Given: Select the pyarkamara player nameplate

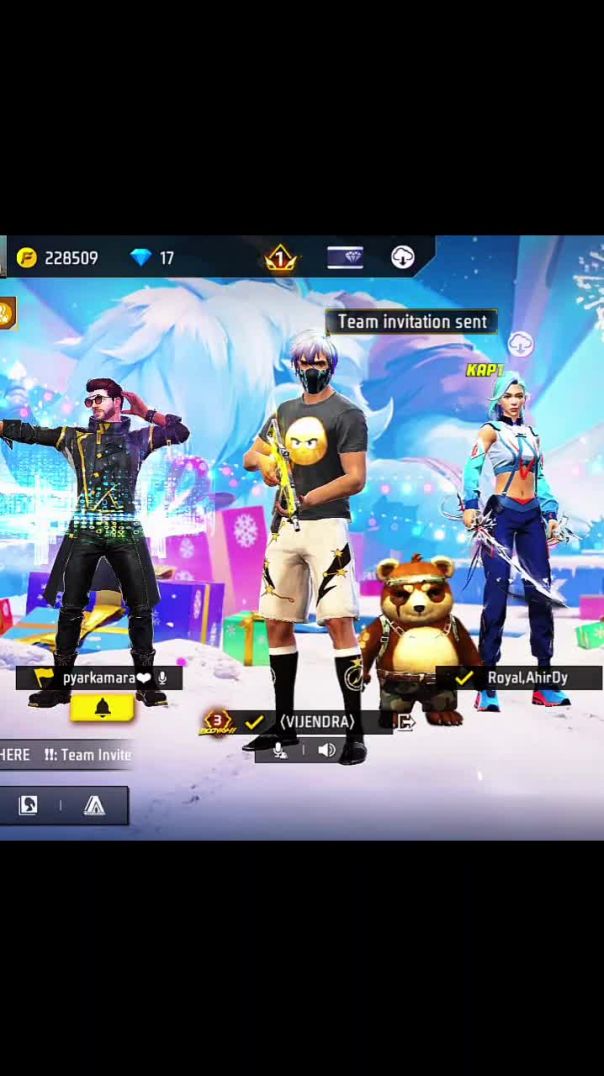Looking at the screenshot, I should click(99, 678).
